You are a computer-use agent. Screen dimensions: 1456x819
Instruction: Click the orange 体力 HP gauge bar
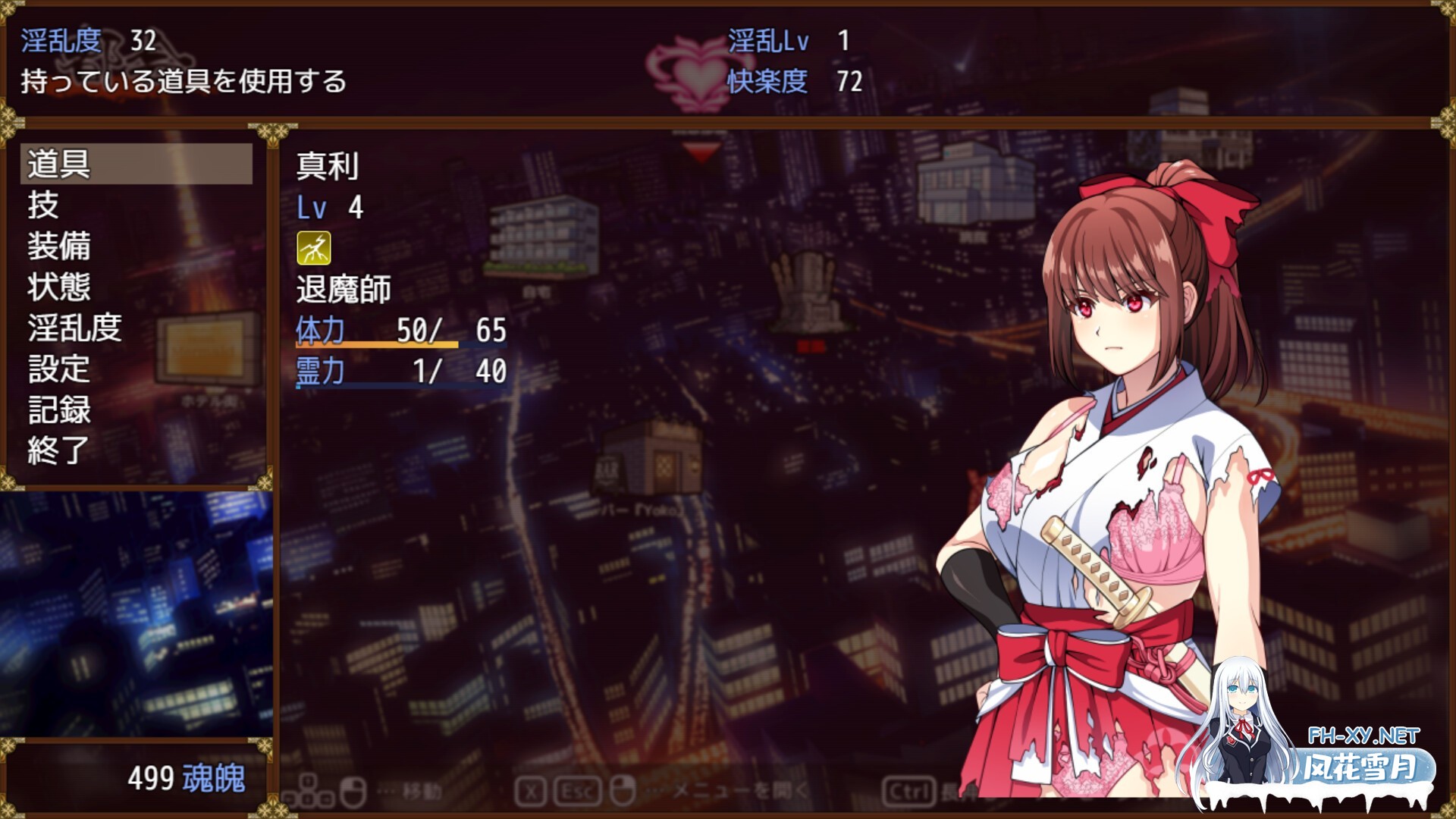coord(375,344)
